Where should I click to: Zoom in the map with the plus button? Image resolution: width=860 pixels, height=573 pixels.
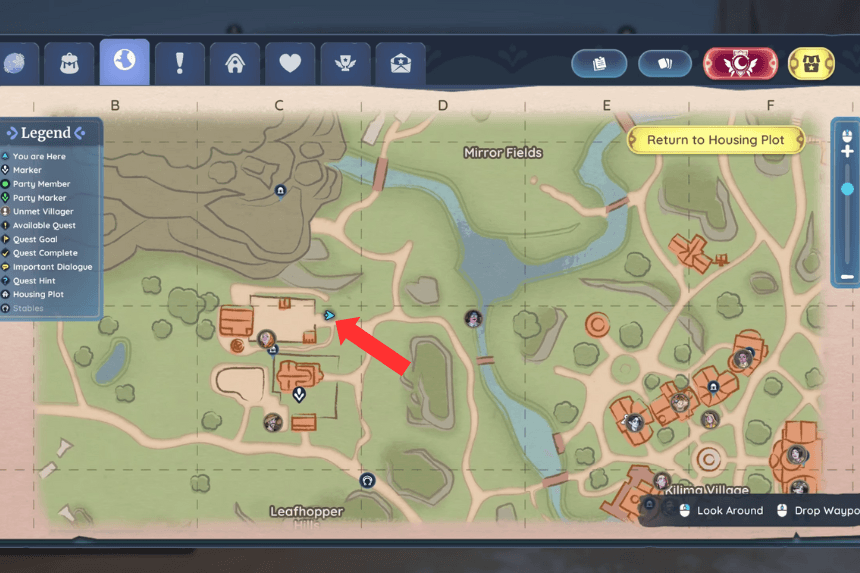[x=847, y=152]
